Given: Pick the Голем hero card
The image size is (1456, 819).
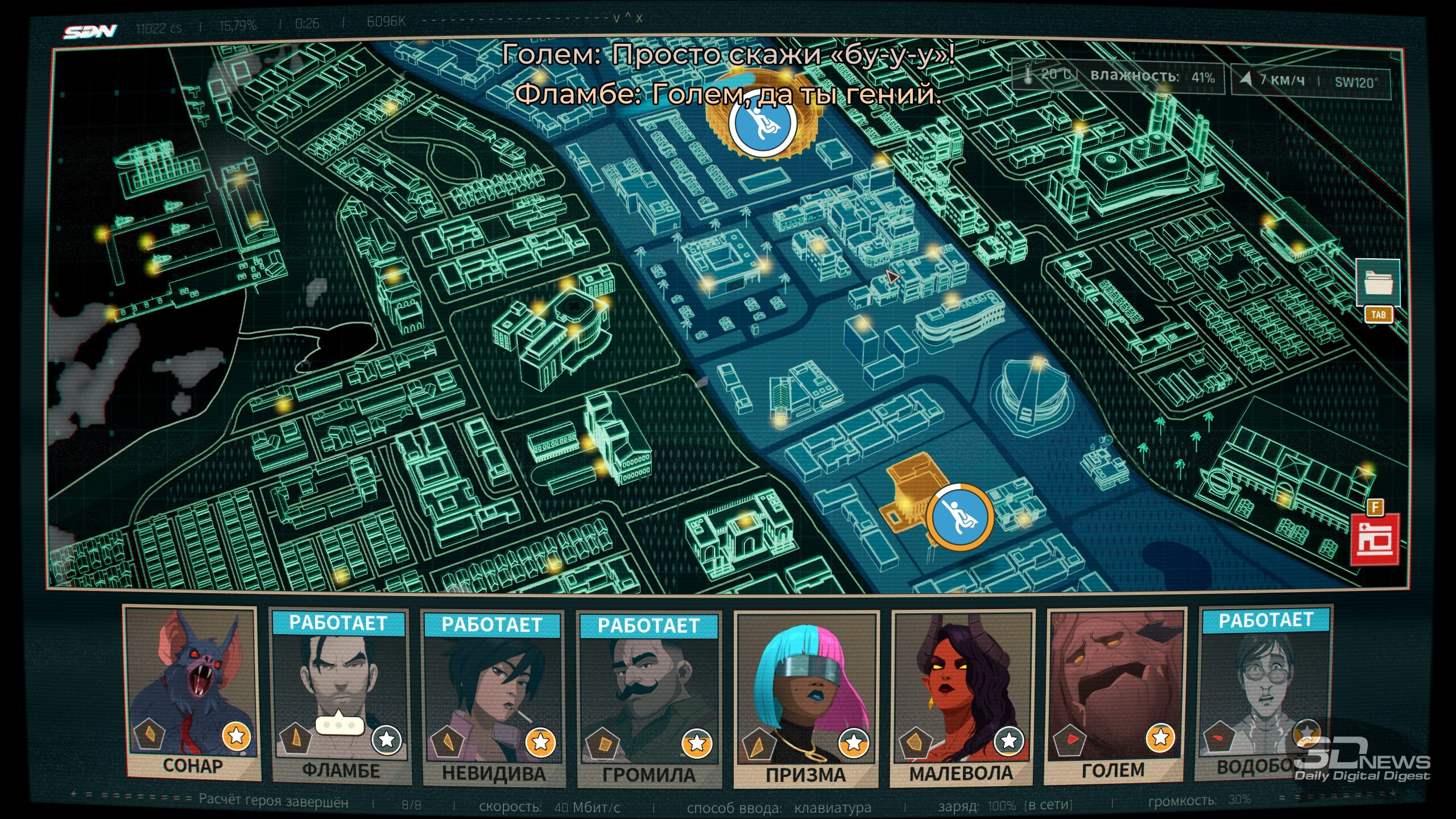Looking at the screenshot, I should coord(1115,695).
